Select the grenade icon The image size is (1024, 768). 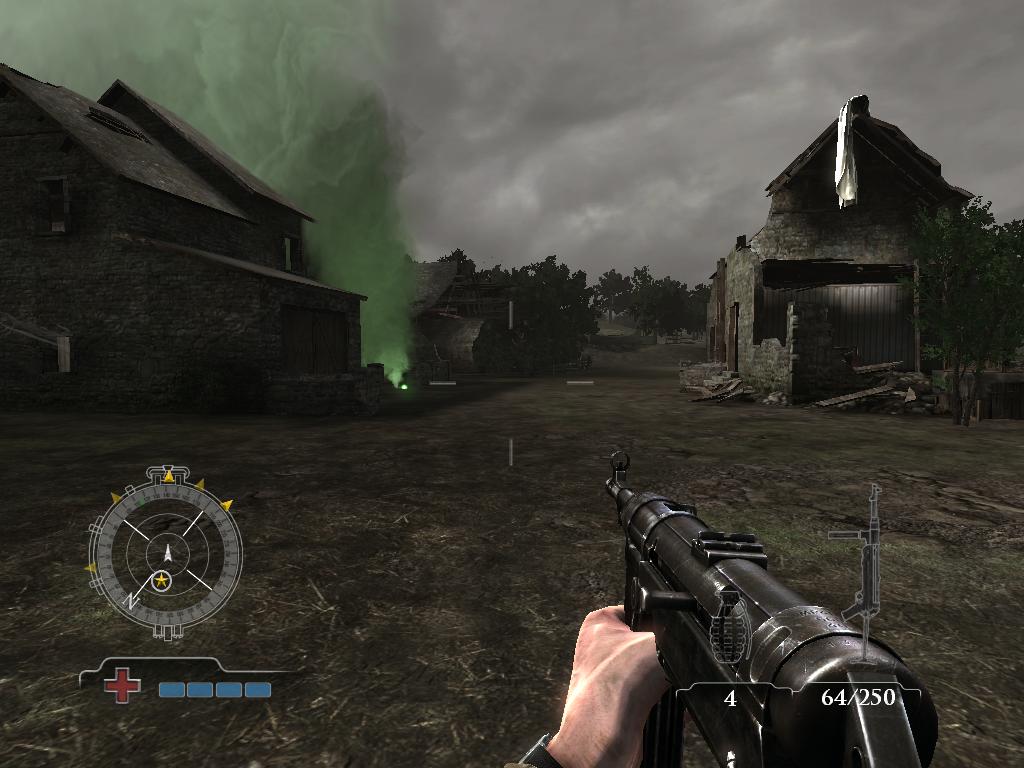point(729,630)
